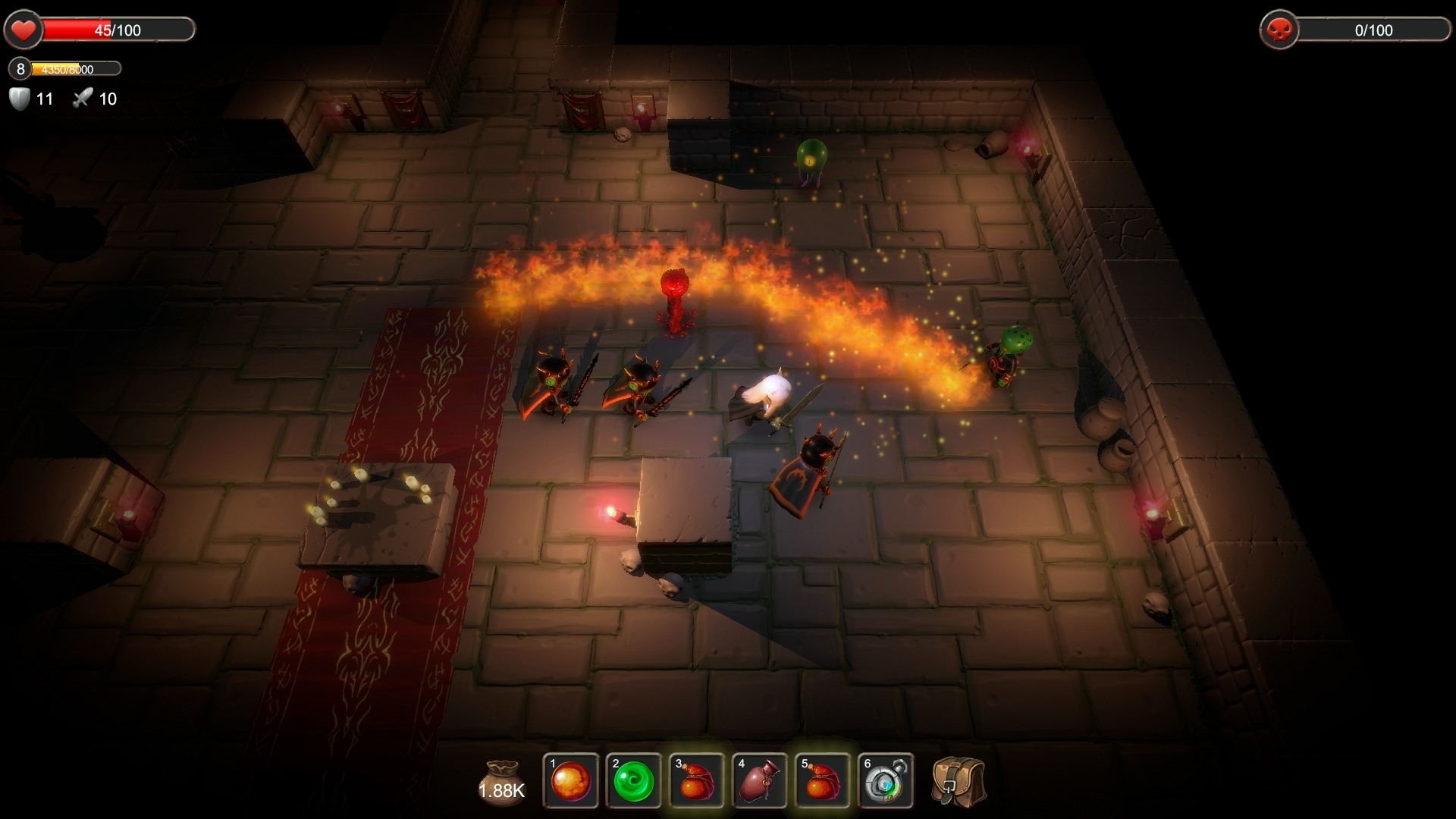Viewport: 1456px width, 819px height.
Task: Click the sword icon showing attack 10
Action: tap(83, 98)
